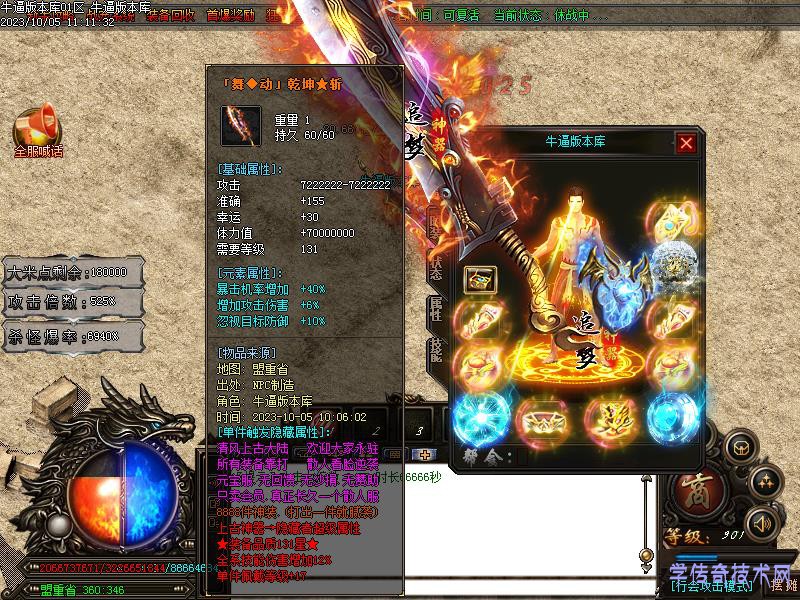
Task: Switch to the 技能 skills tab
Action: pyautogui.click(x=437, y=350)
